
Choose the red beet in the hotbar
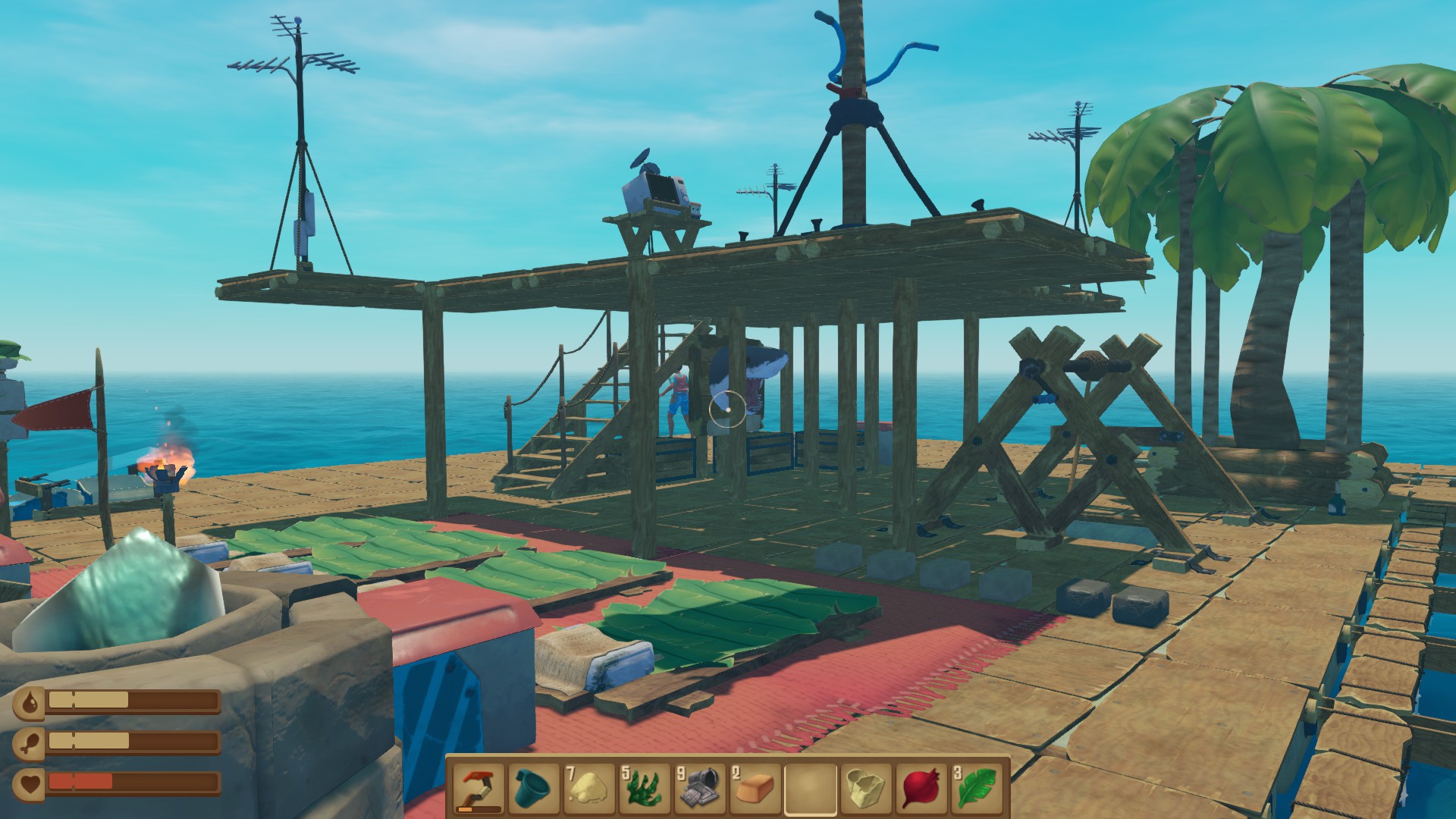click(x=921, y=789)
